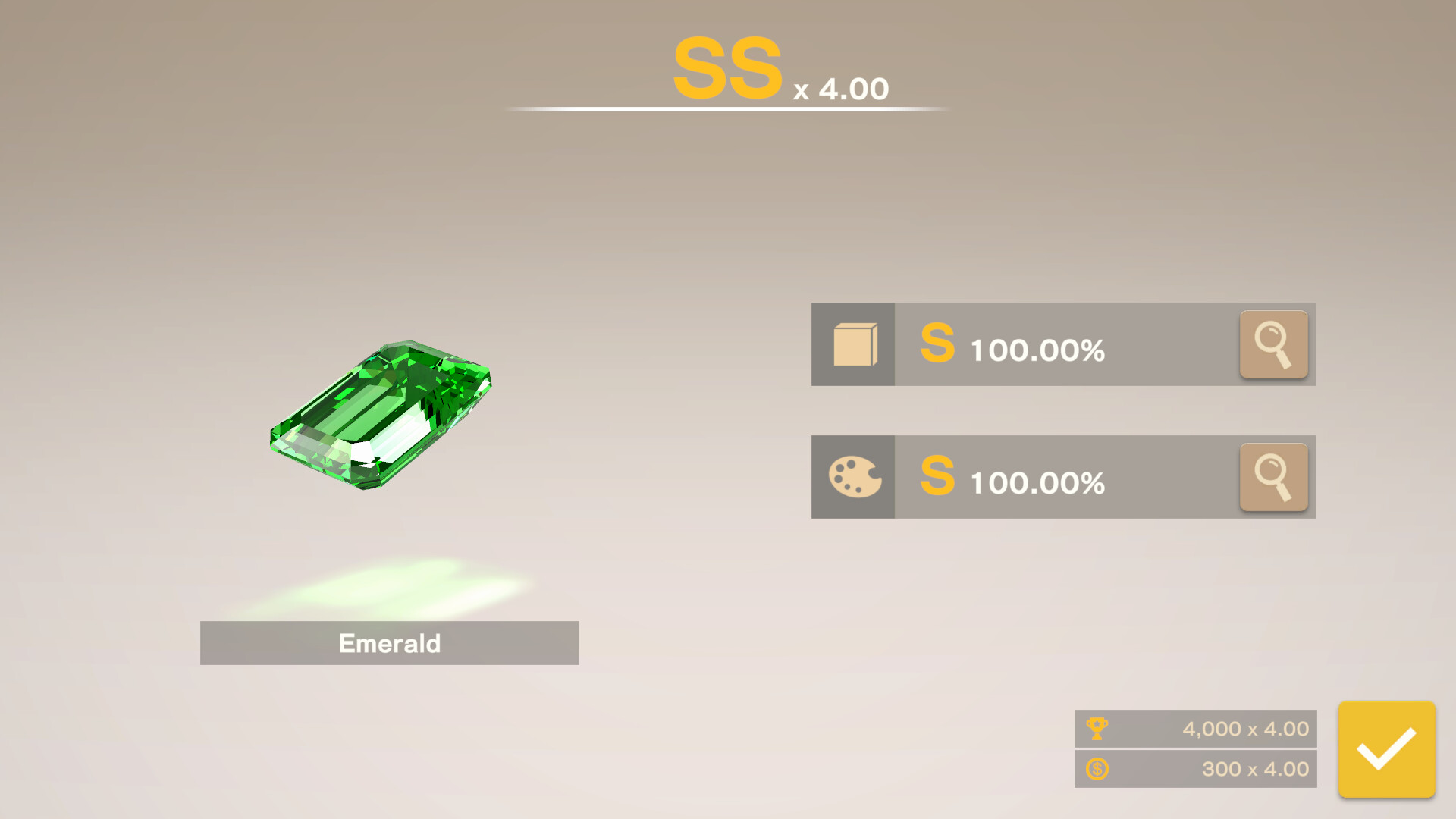
Task: Expand the color quality row
Action: coord(1062,476)
